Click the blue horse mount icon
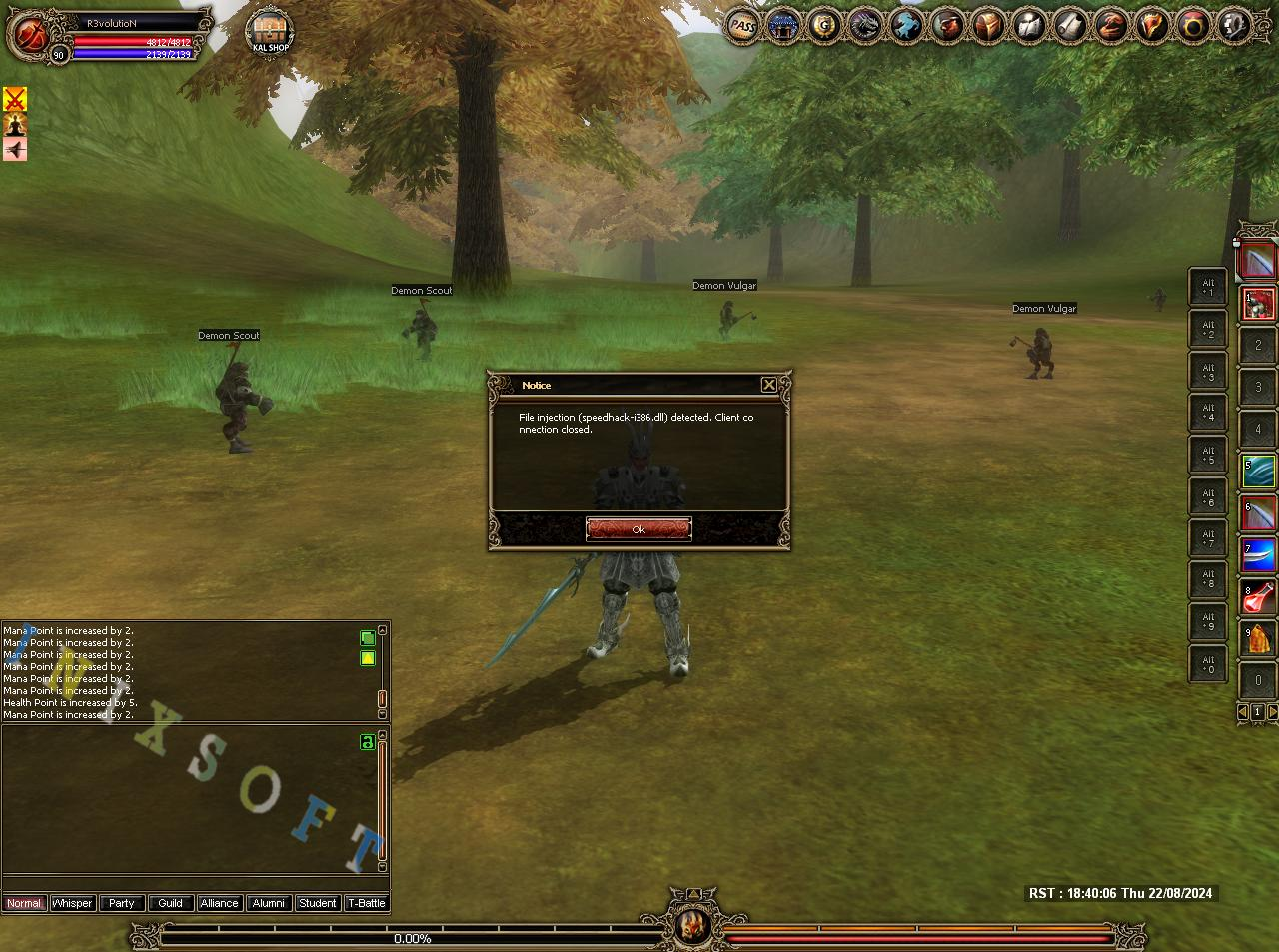The image size is (1279, 952). [906, 26]
